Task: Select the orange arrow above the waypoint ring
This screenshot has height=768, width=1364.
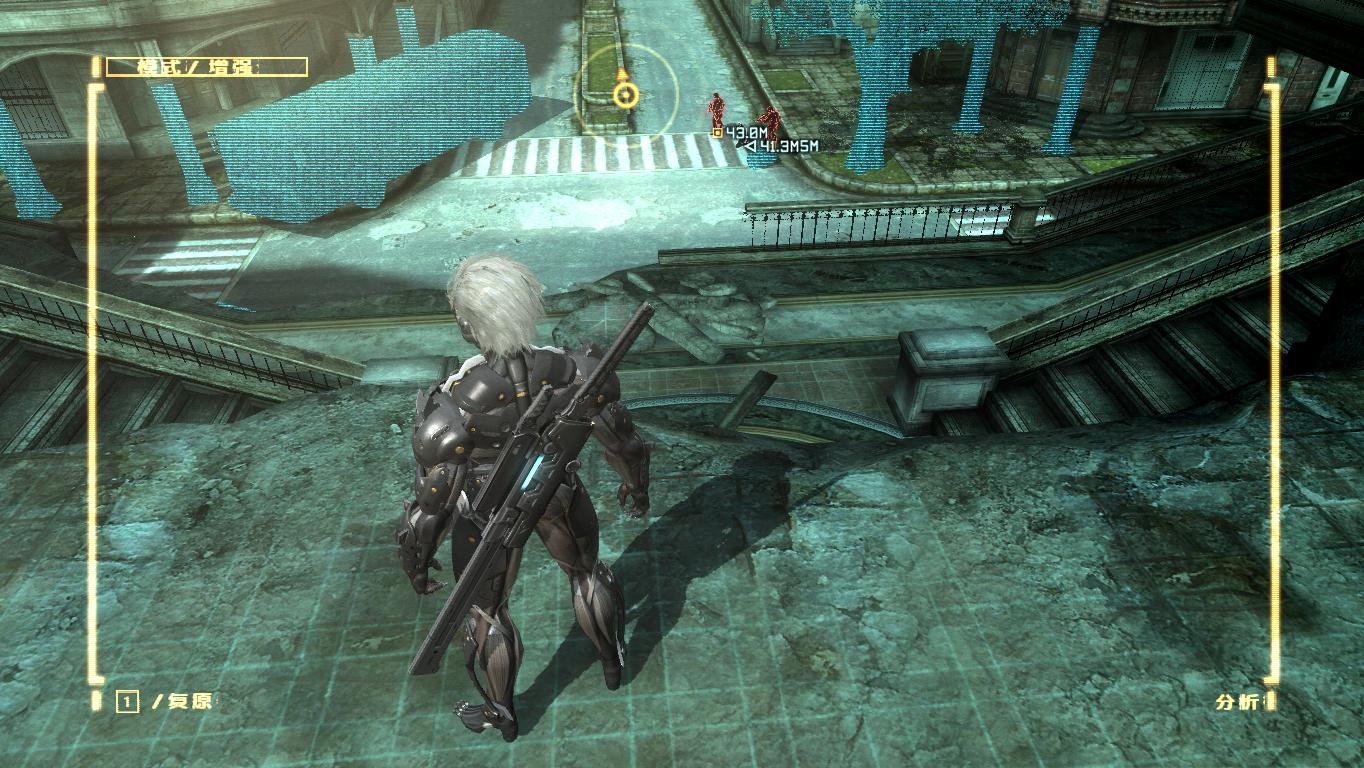Action: [622, 75]
